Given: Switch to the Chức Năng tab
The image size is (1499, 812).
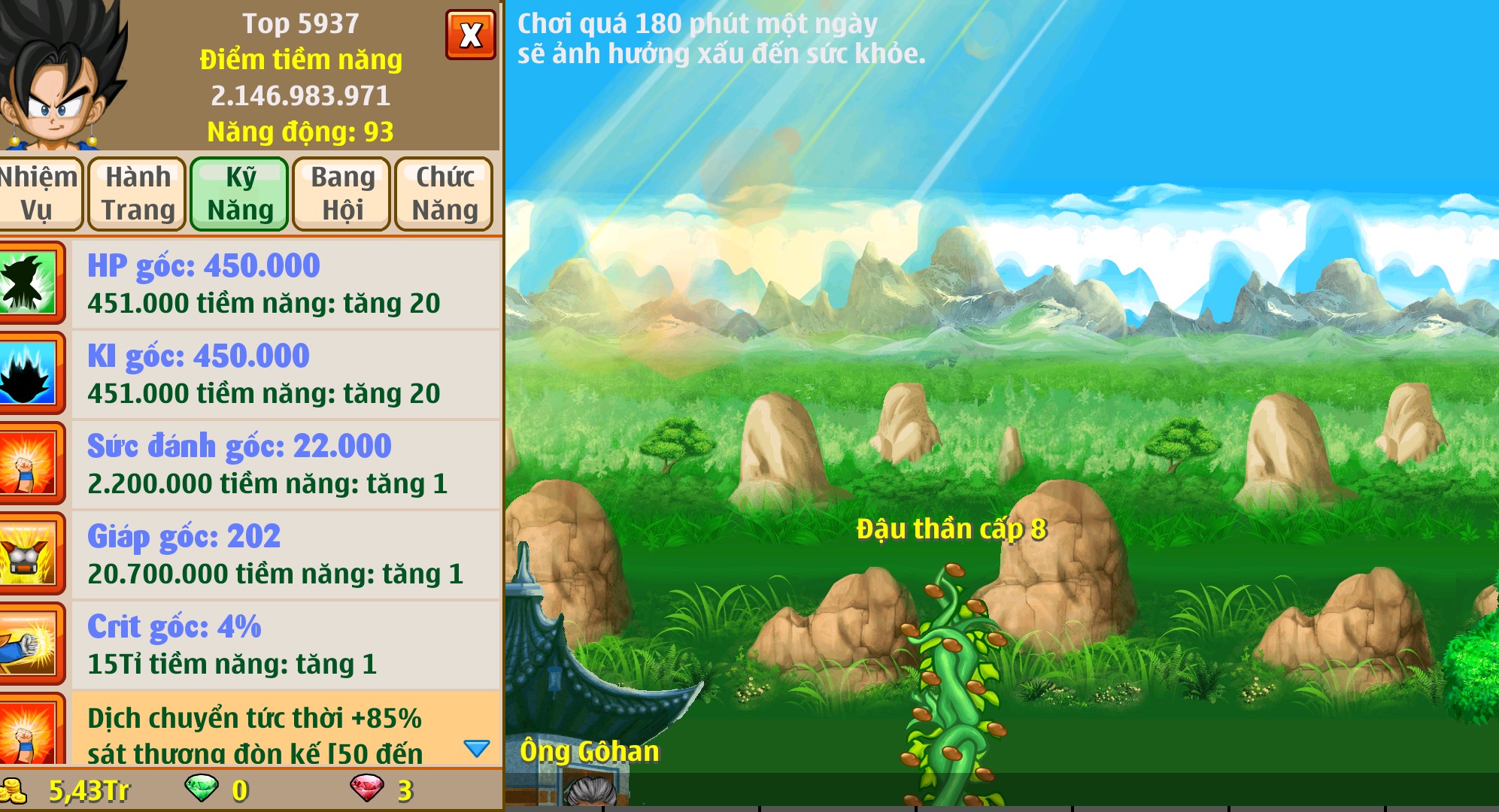Looking at the screenshot, I should [444, 193].
